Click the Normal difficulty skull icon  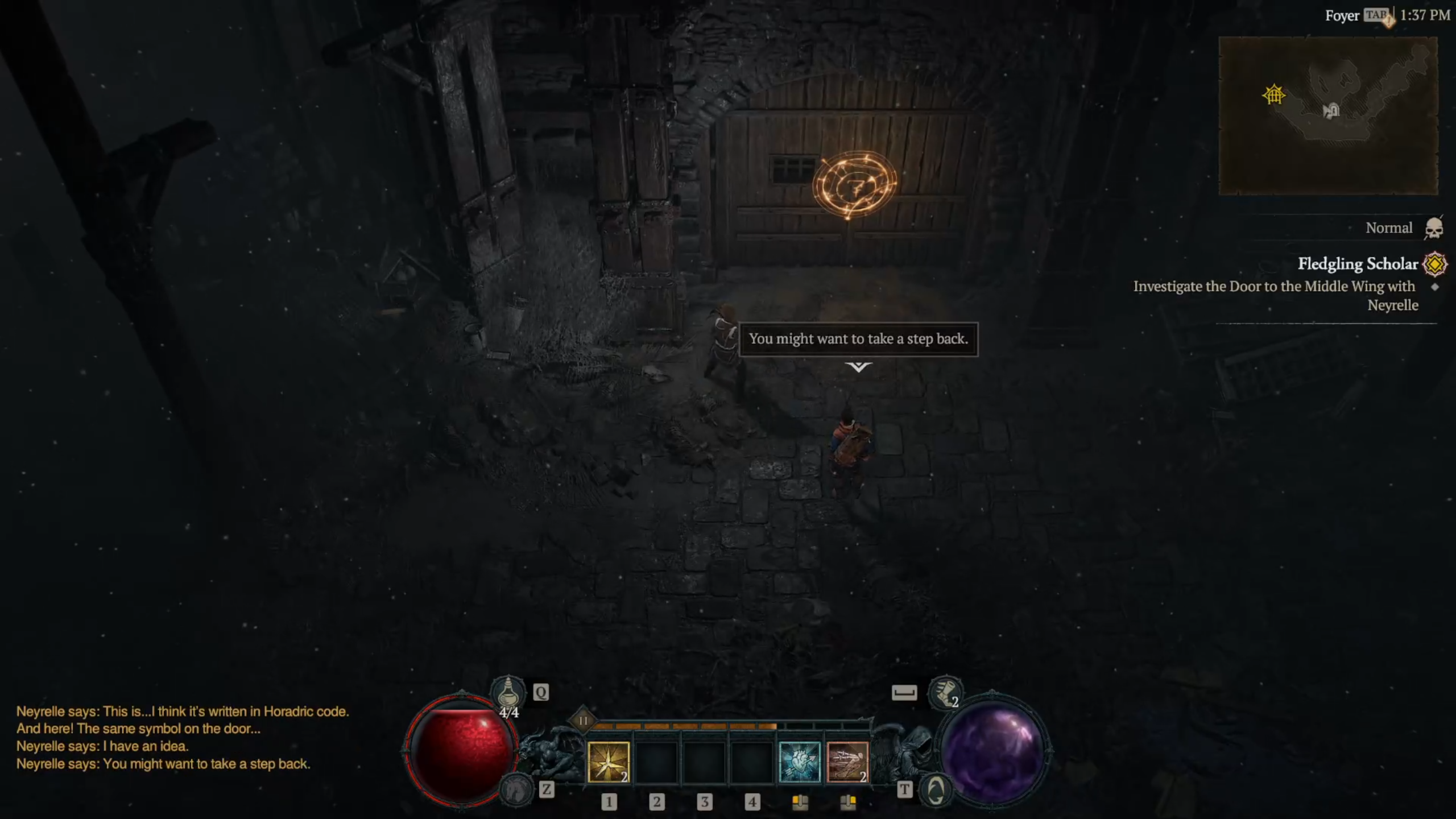(1433, 228)
